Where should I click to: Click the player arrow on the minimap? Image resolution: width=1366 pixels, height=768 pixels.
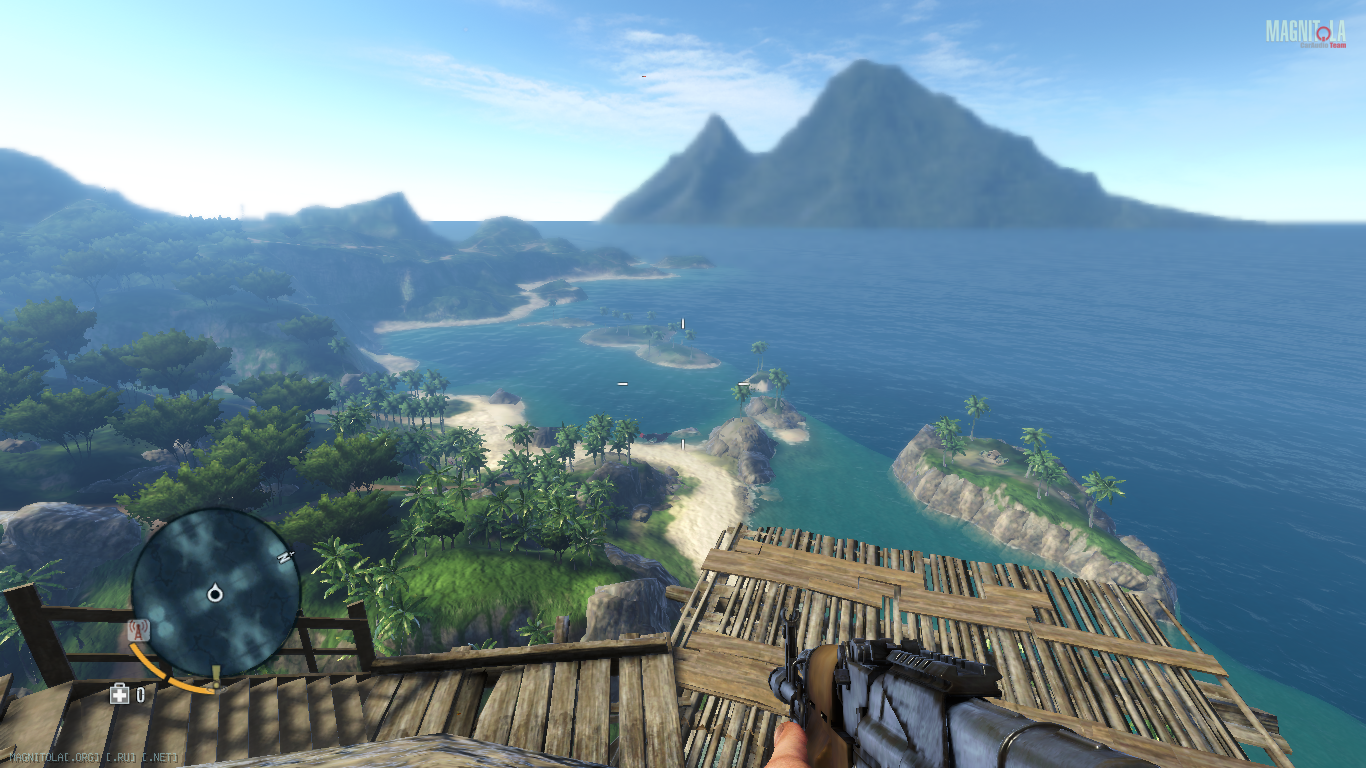214,595
